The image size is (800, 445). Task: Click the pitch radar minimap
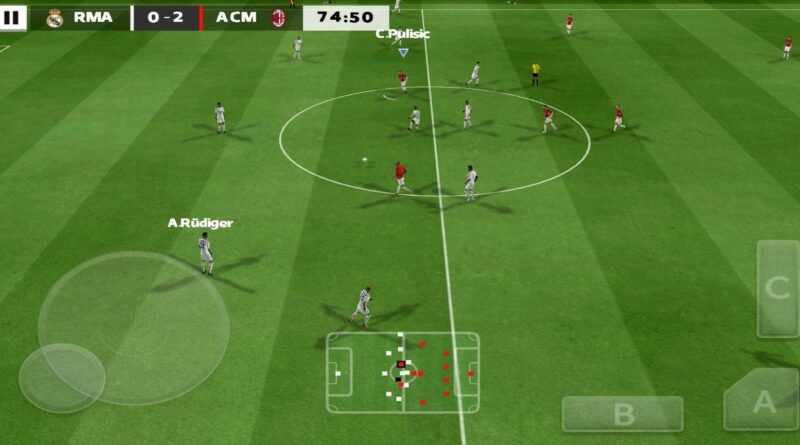click(x=402, y=372)
